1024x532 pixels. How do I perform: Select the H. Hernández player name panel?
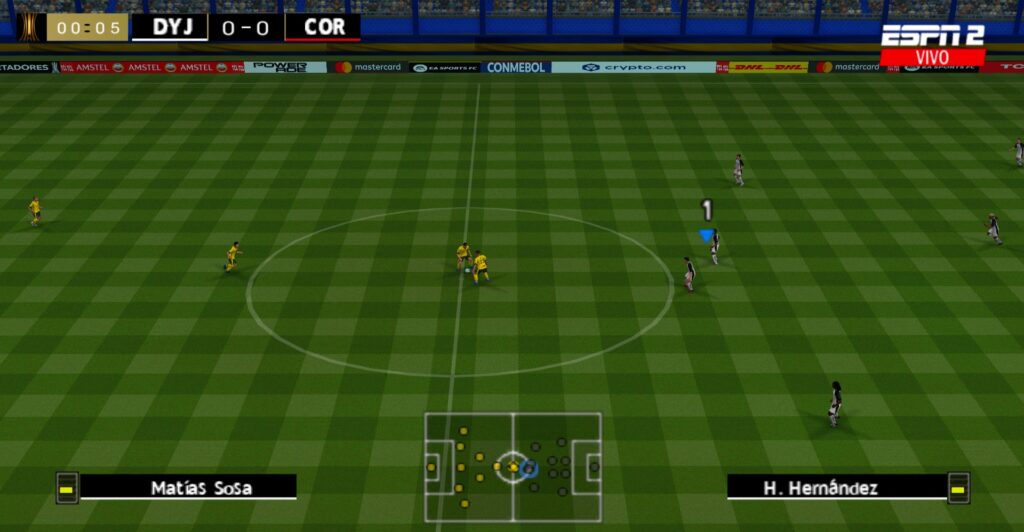[x=836, y=487]
